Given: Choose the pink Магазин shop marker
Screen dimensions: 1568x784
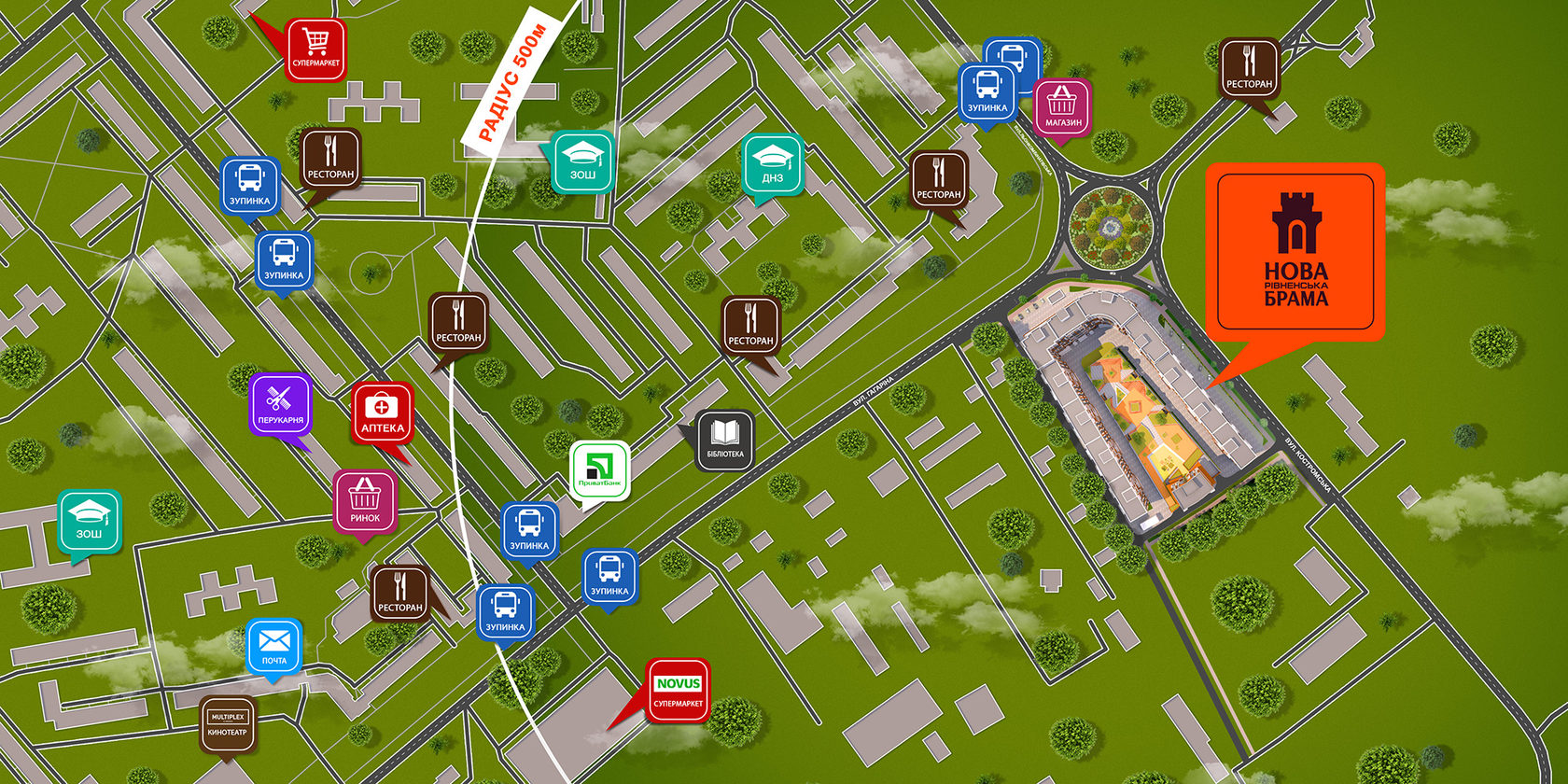Looking at the screenshot, I should pyautogui.click(x=1062, y=107).
